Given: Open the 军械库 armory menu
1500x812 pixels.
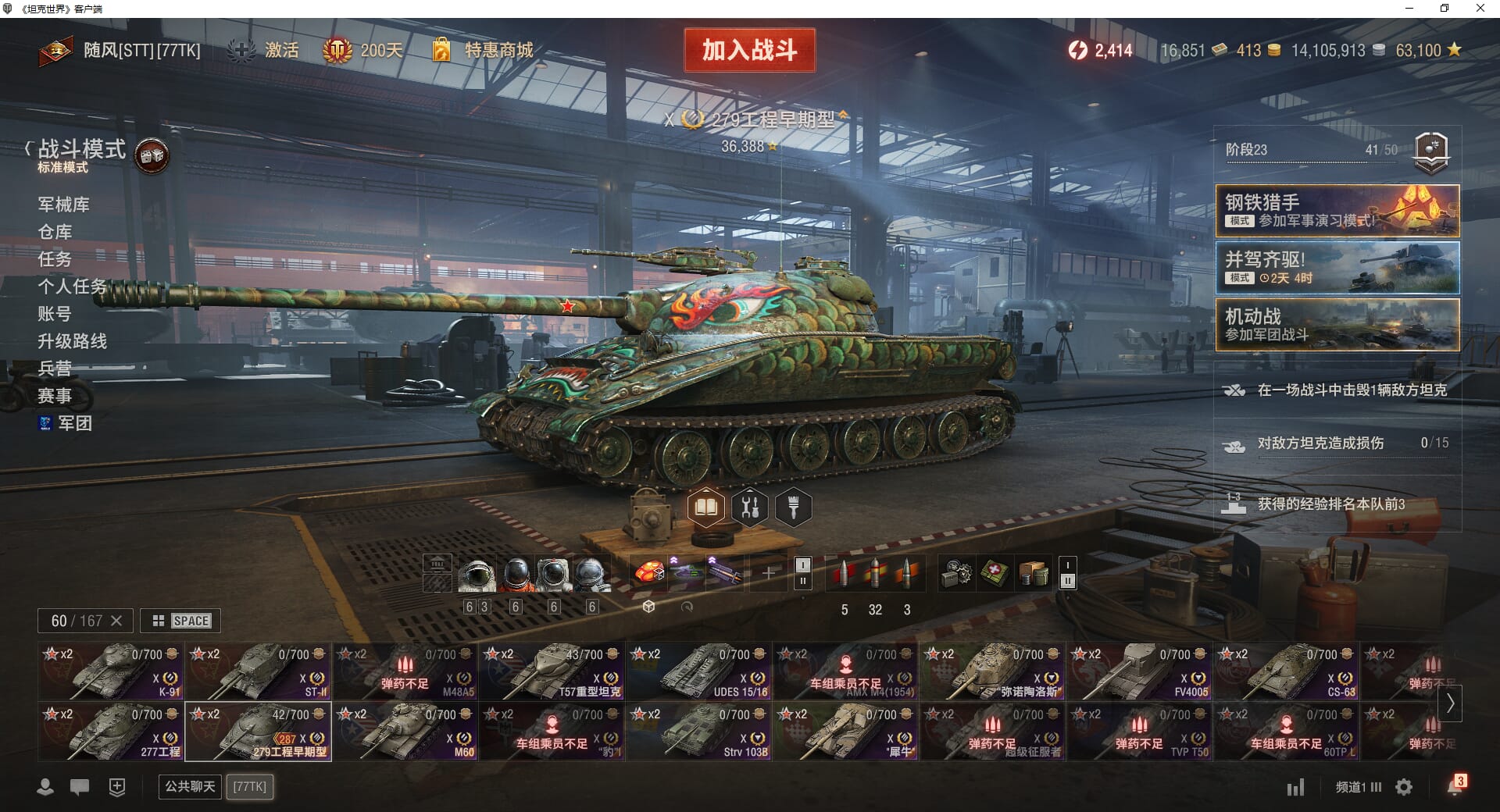Looking at the screenshot, I should pyautogui.click(x=63, y=205).
